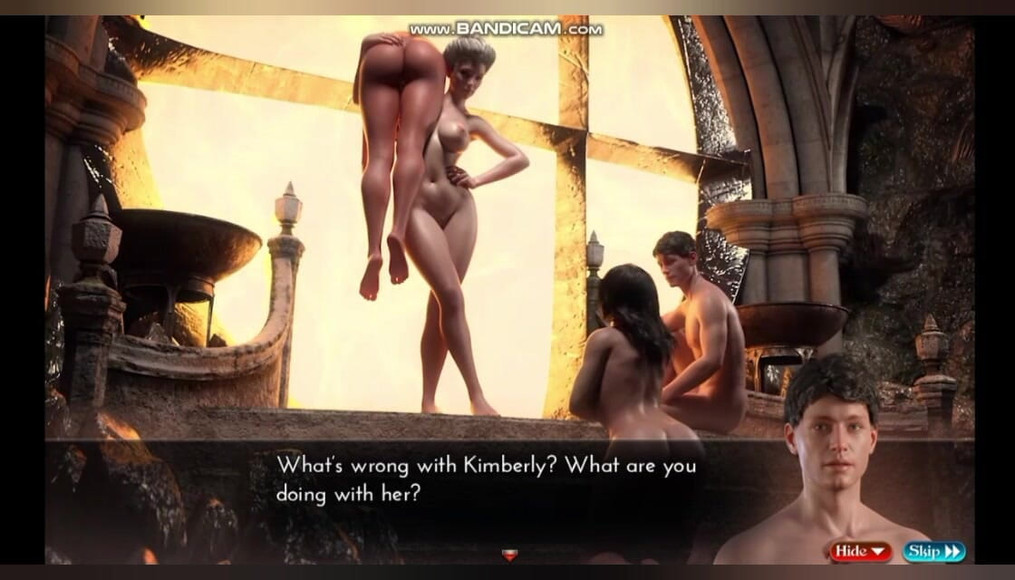Skip the dialogue with the Skip button
Image resolution: width=1015 pixels, height=580 pixels.
(934, 551)
